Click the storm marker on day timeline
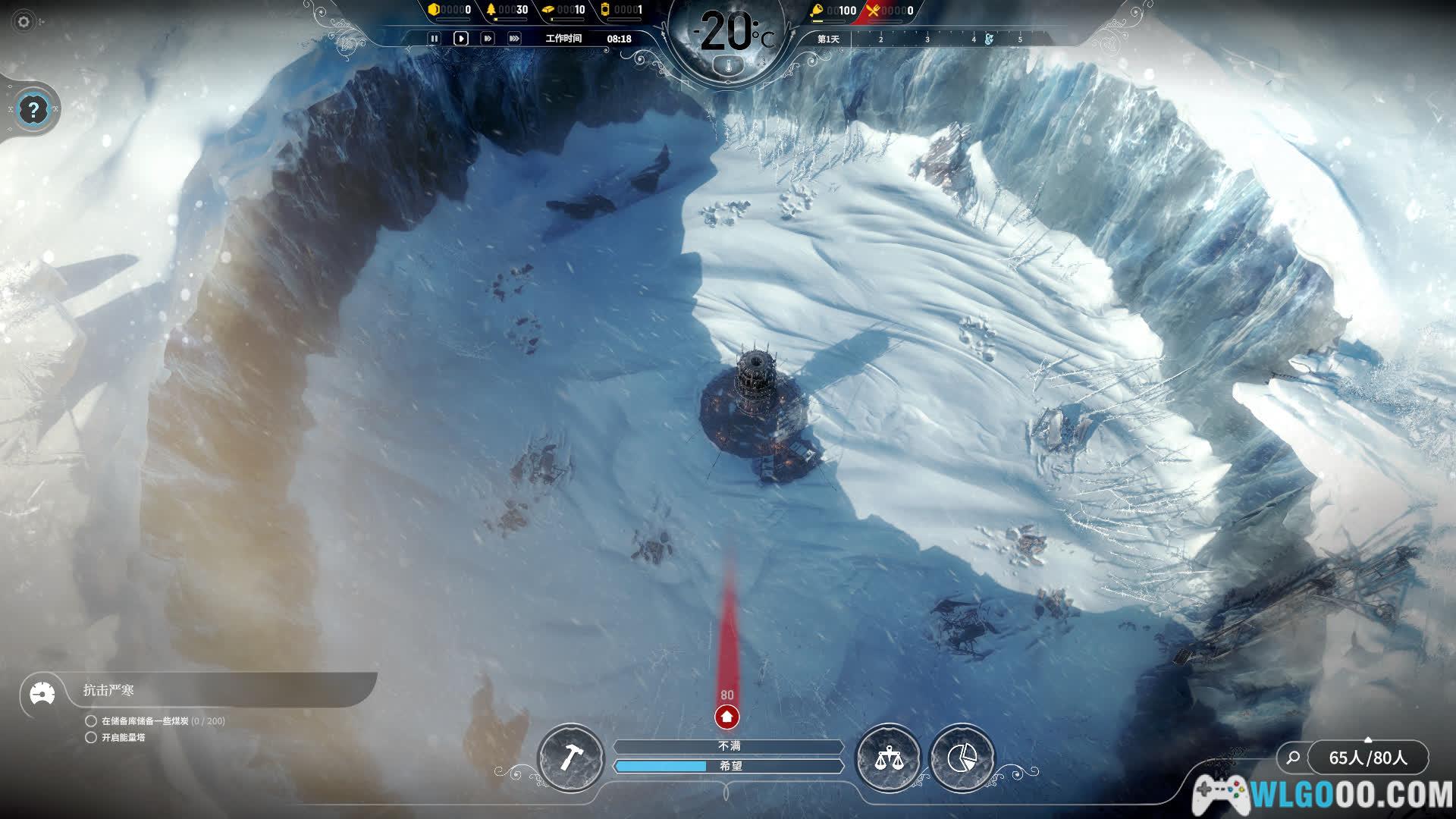The image size is (1456, 819). pyautogui.click(x=989, y=39)
